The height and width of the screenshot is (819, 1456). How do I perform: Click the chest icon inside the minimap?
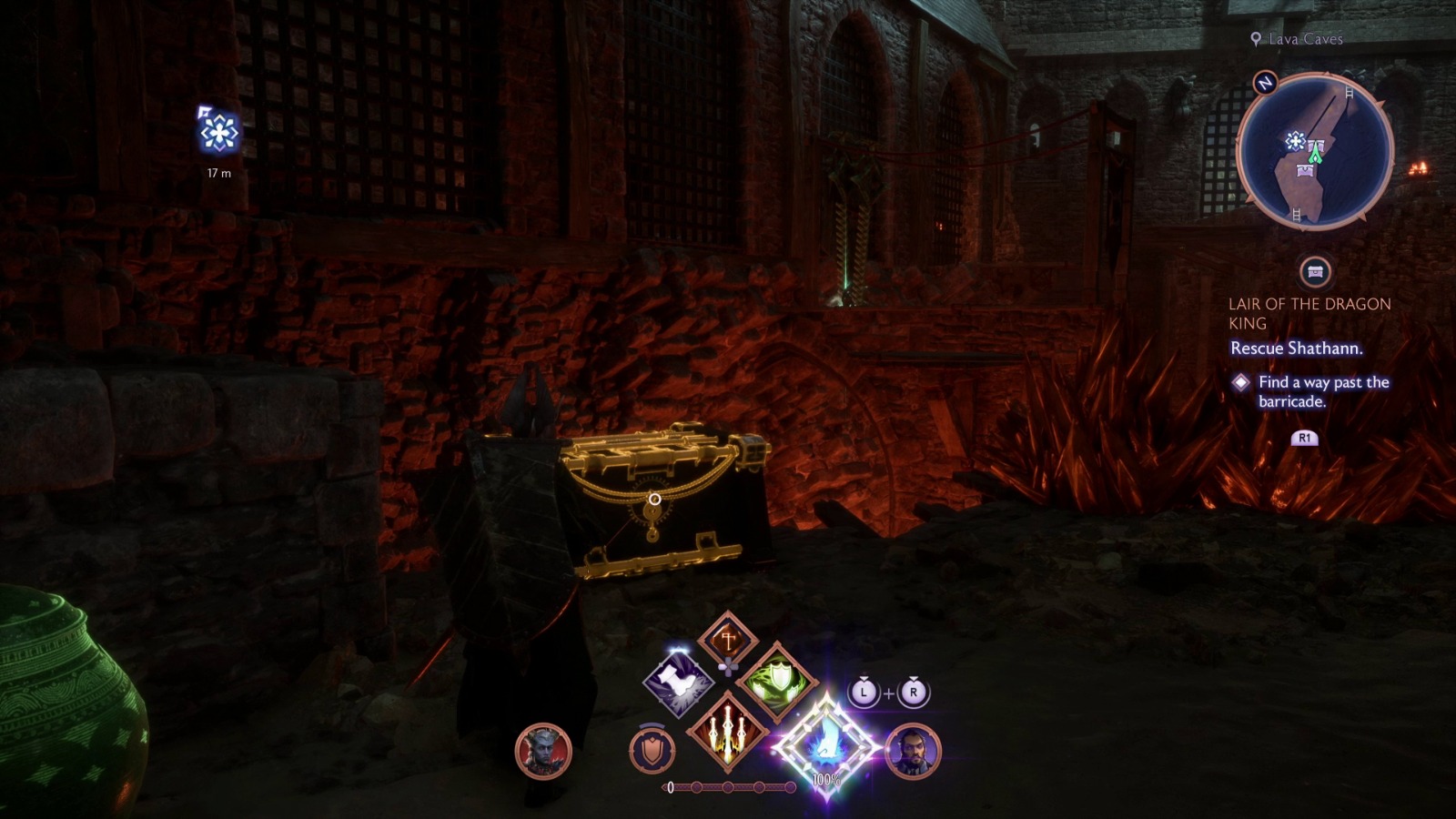click(x=1305, y=169)
